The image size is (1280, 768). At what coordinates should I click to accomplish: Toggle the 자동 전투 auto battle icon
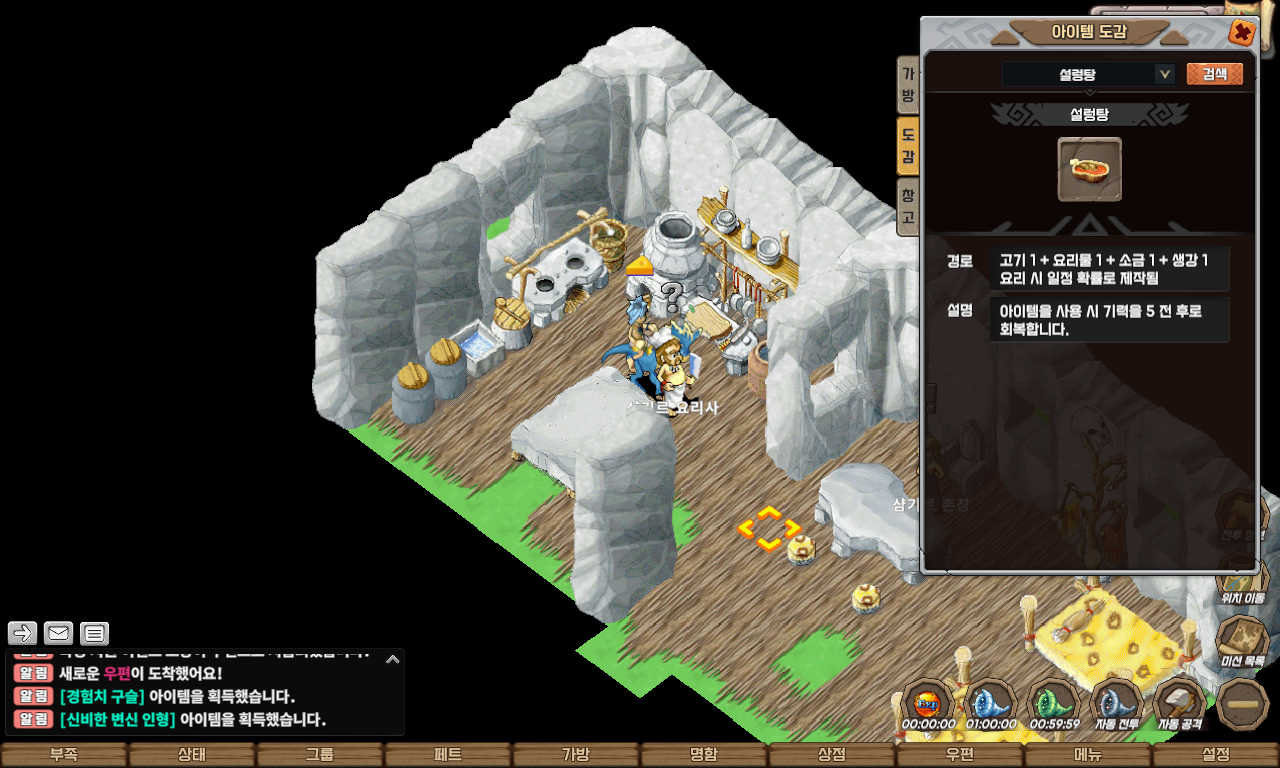(1116, 703)
